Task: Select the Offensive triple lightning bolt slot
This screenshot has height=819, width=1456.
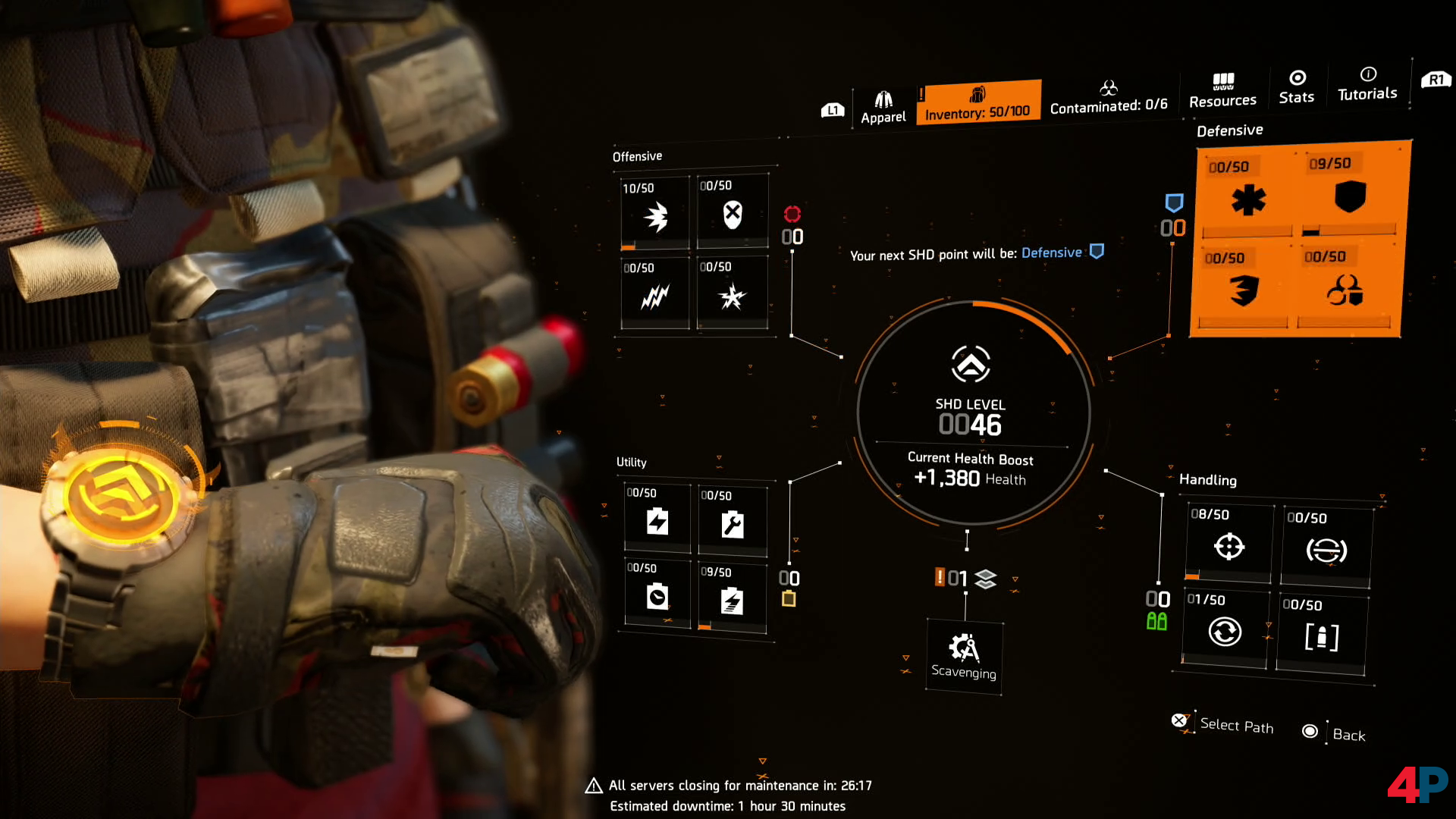Action: pyautogui.click(x=655, y=295)
